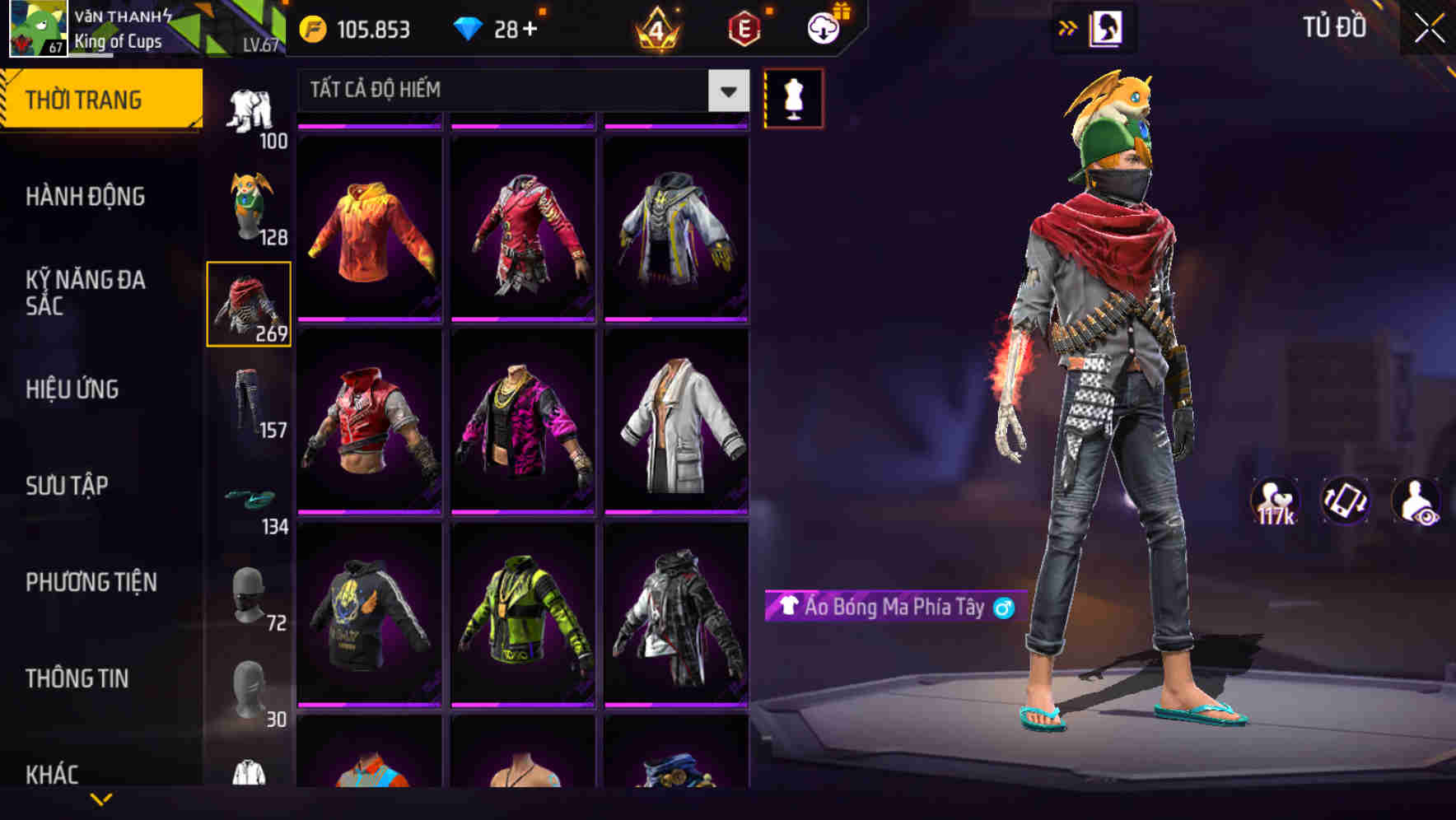Screen dimensions: 1456x820
Task: Select the flip-flops category icon showing 134
Action: tap(249, 500)
